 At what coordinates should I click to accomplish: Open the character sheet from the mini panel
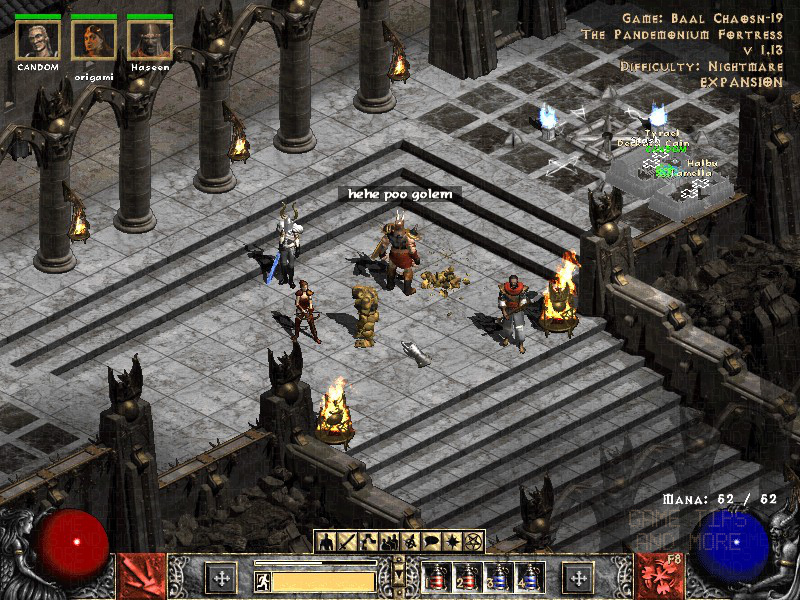(x=328, y=541)
